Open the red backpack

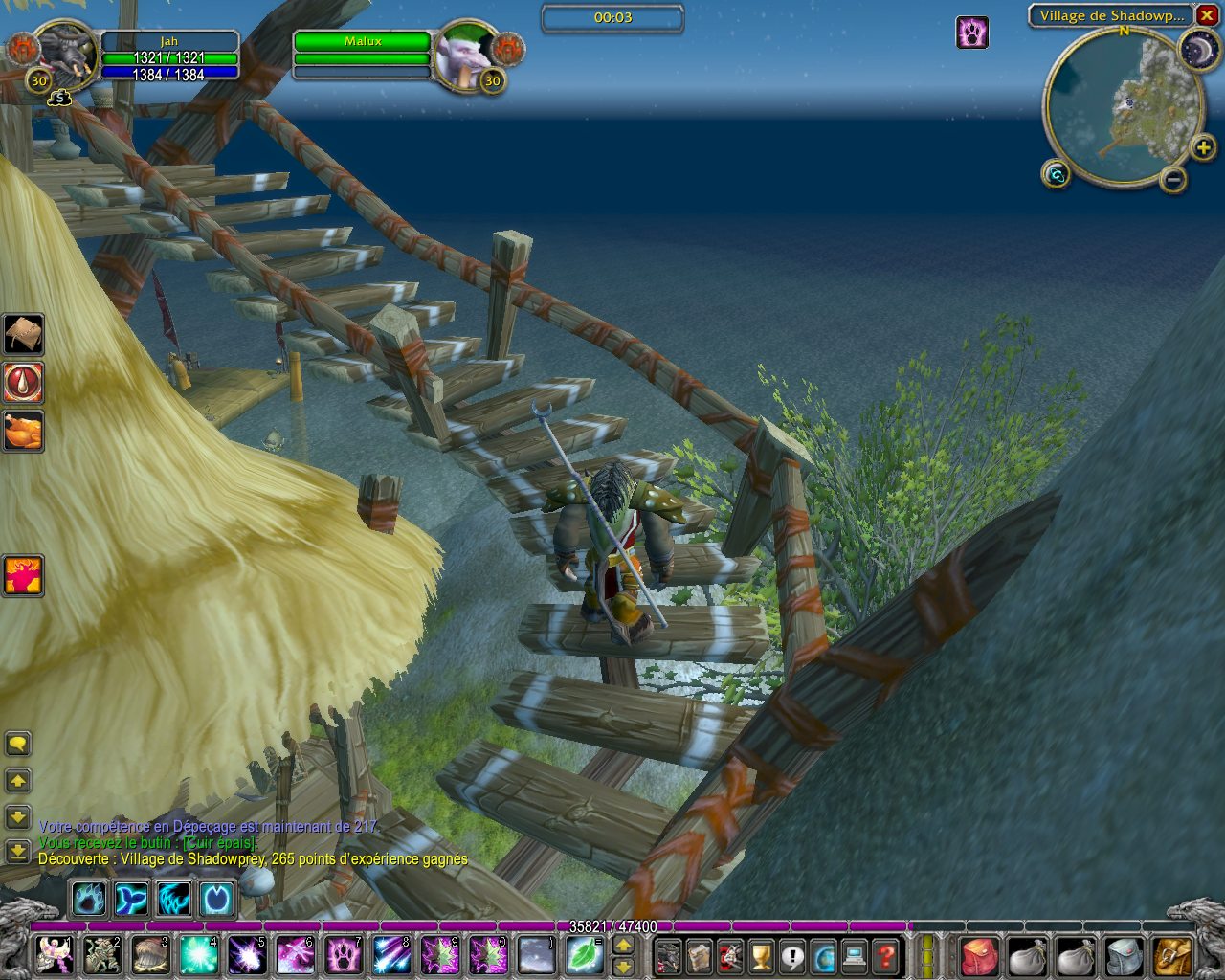(x=978, y=955)
